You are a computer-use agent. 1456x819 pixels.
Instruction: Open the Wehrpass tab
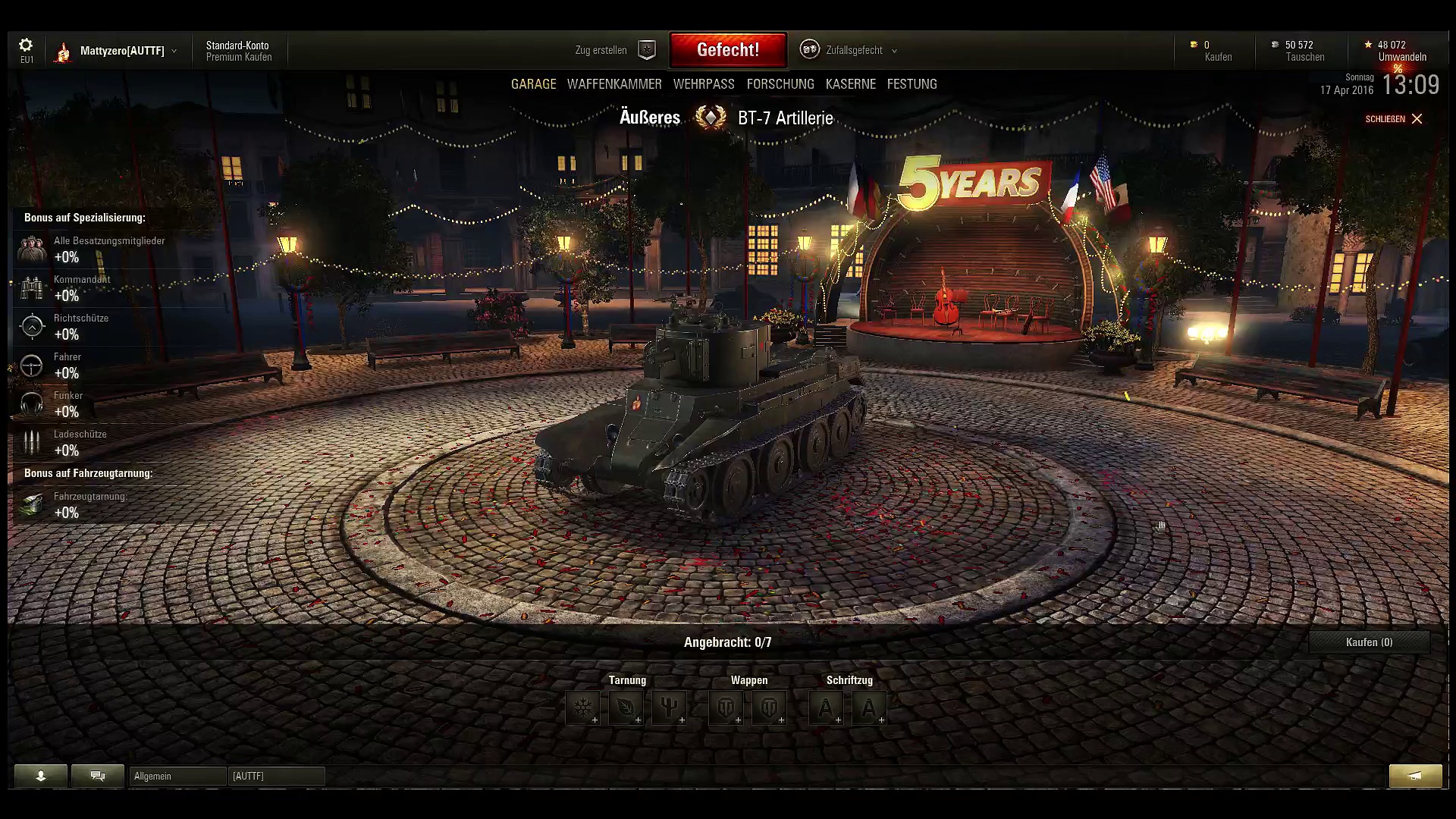pyautogui.click(x=704, y=84)
